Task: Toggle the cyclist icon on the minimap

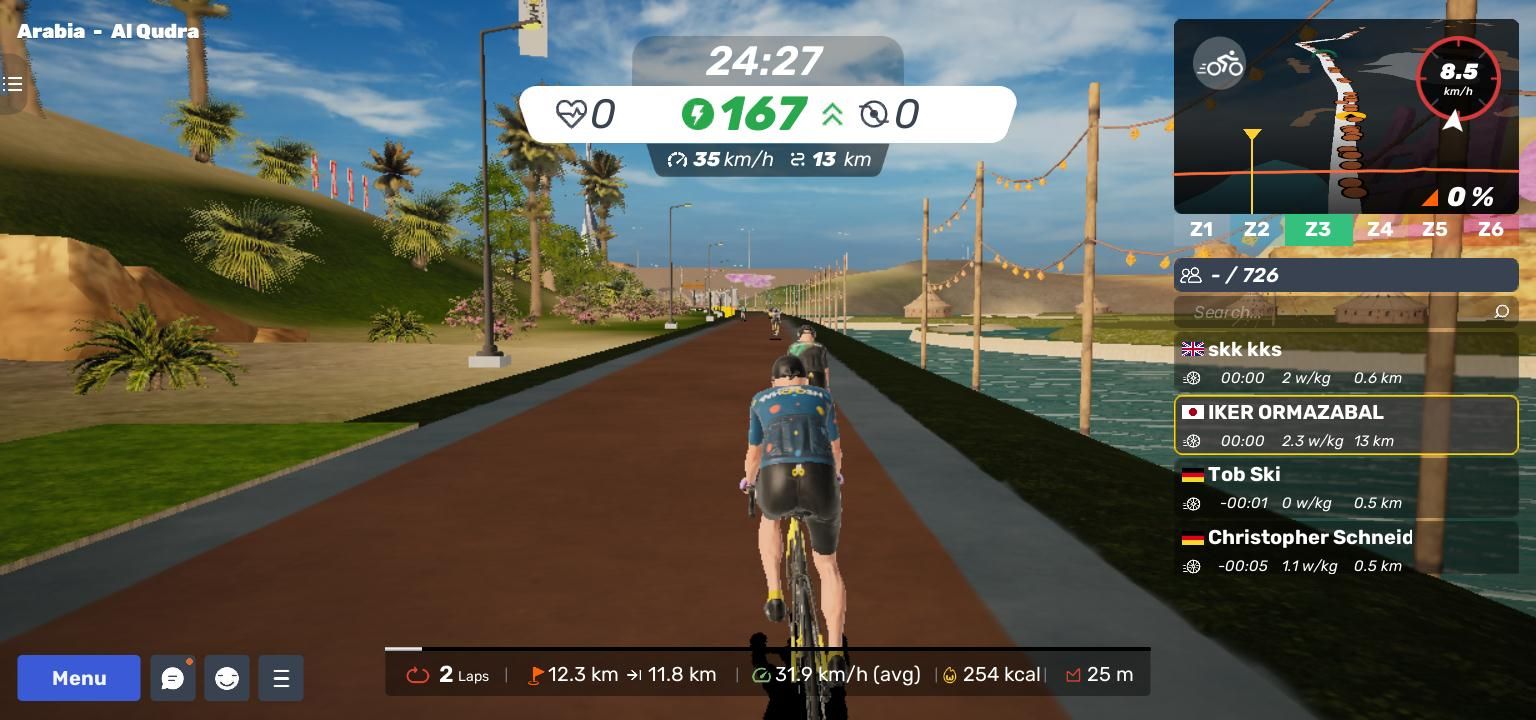Action: (1219, 66)
